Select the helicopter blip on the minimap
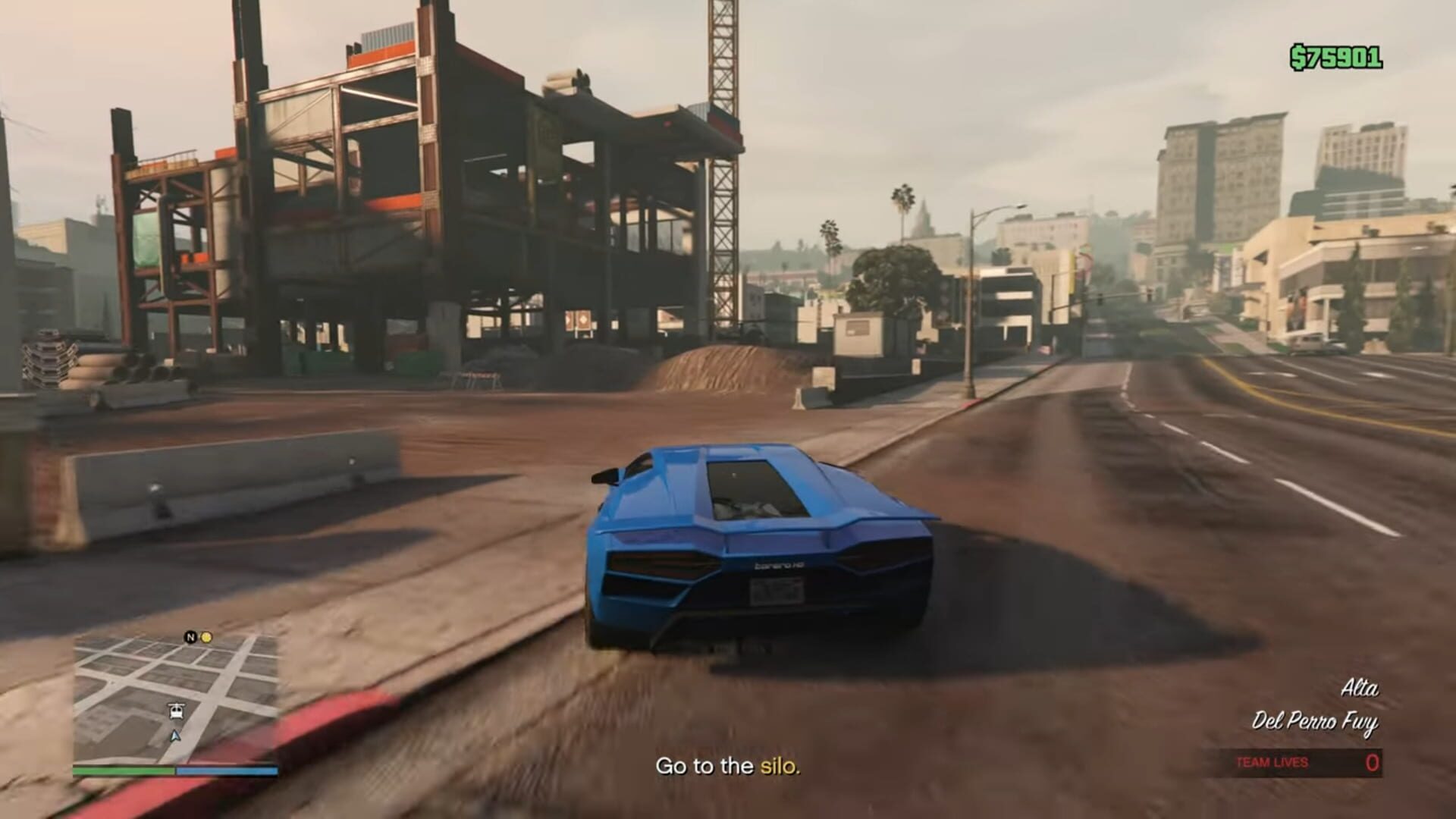 (177, 711)
